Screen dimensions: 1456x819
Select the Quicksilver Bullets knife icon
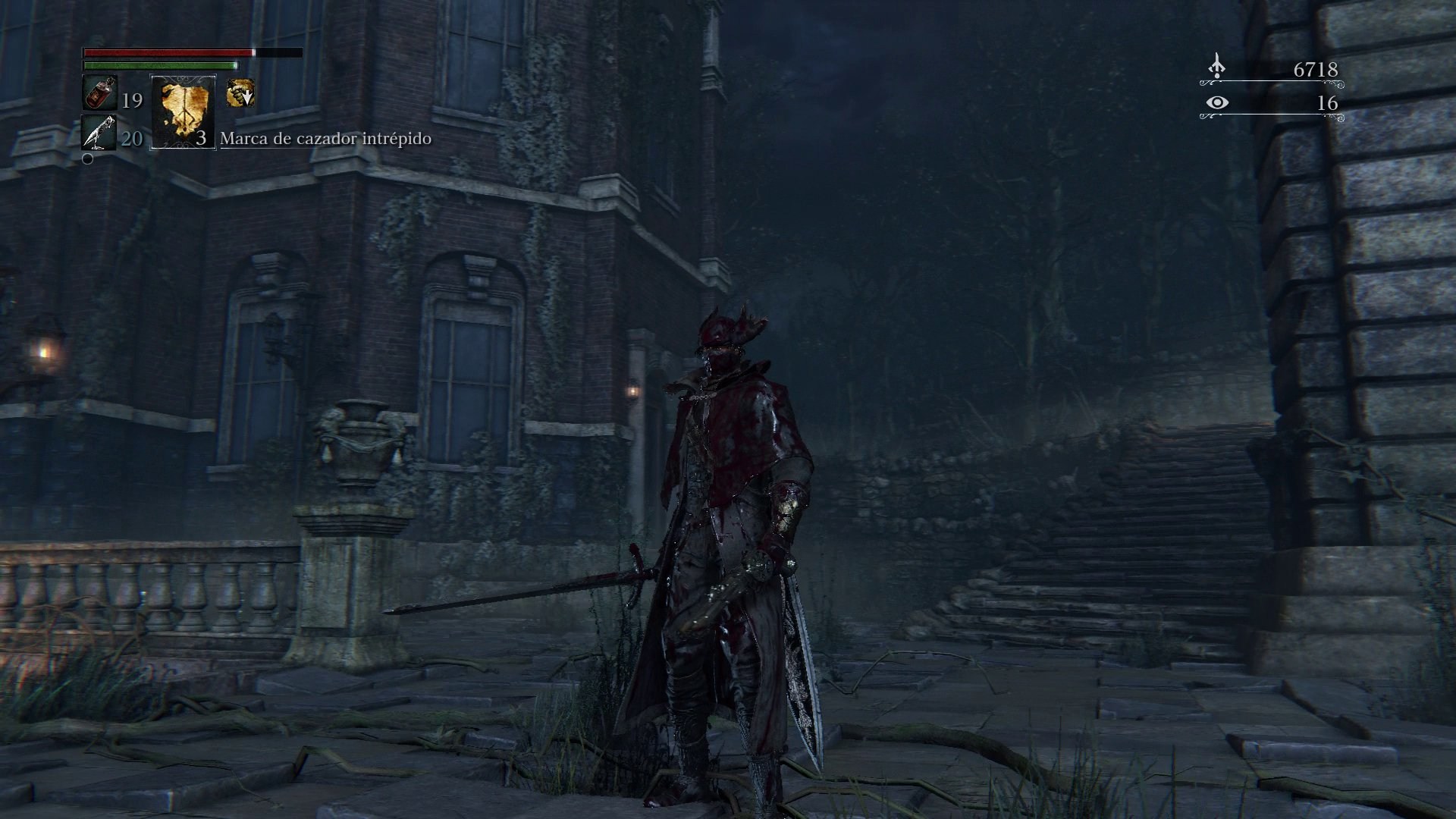(98, 134)
